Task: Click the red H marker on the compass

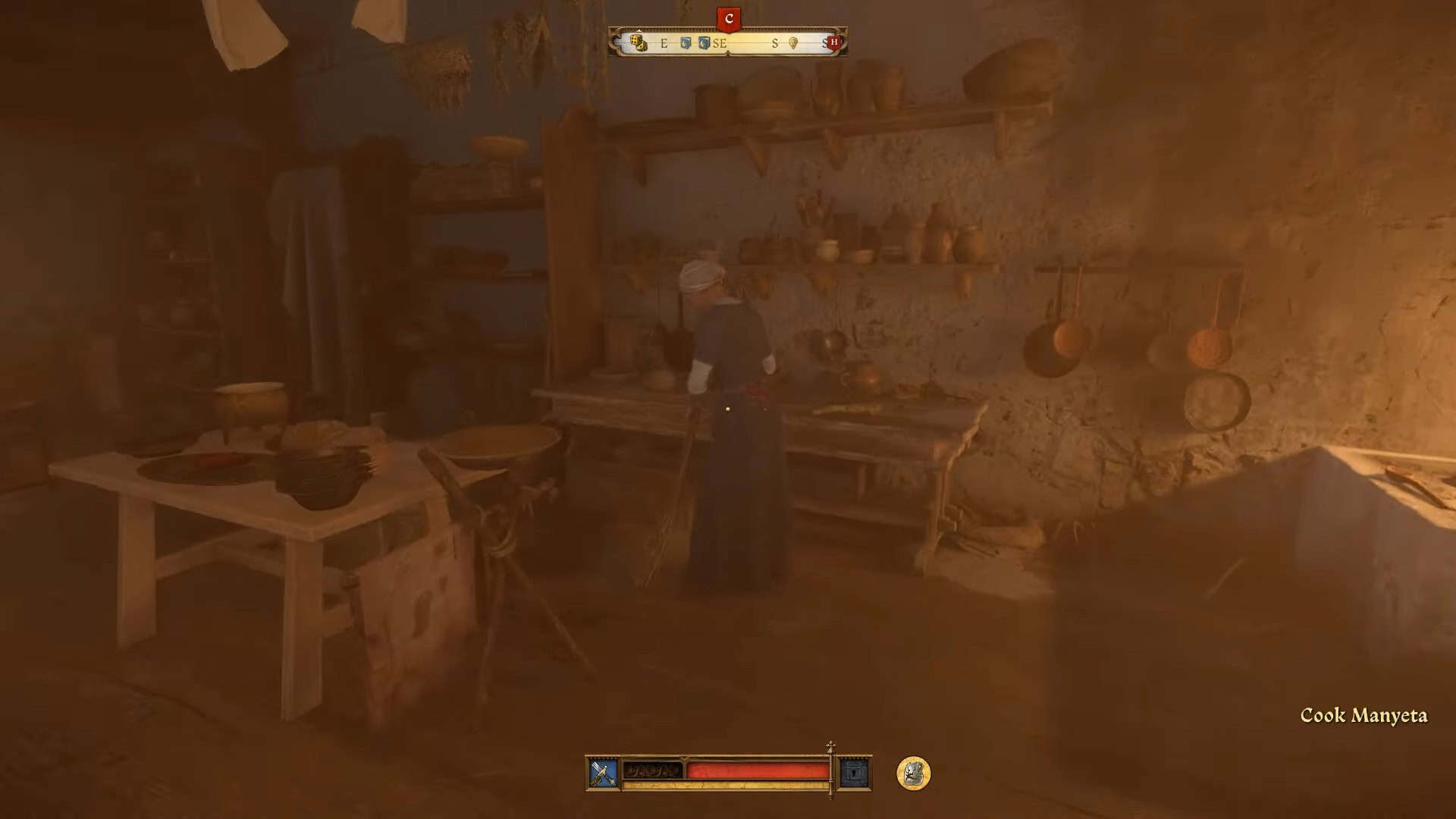Action: pos(834,42)
